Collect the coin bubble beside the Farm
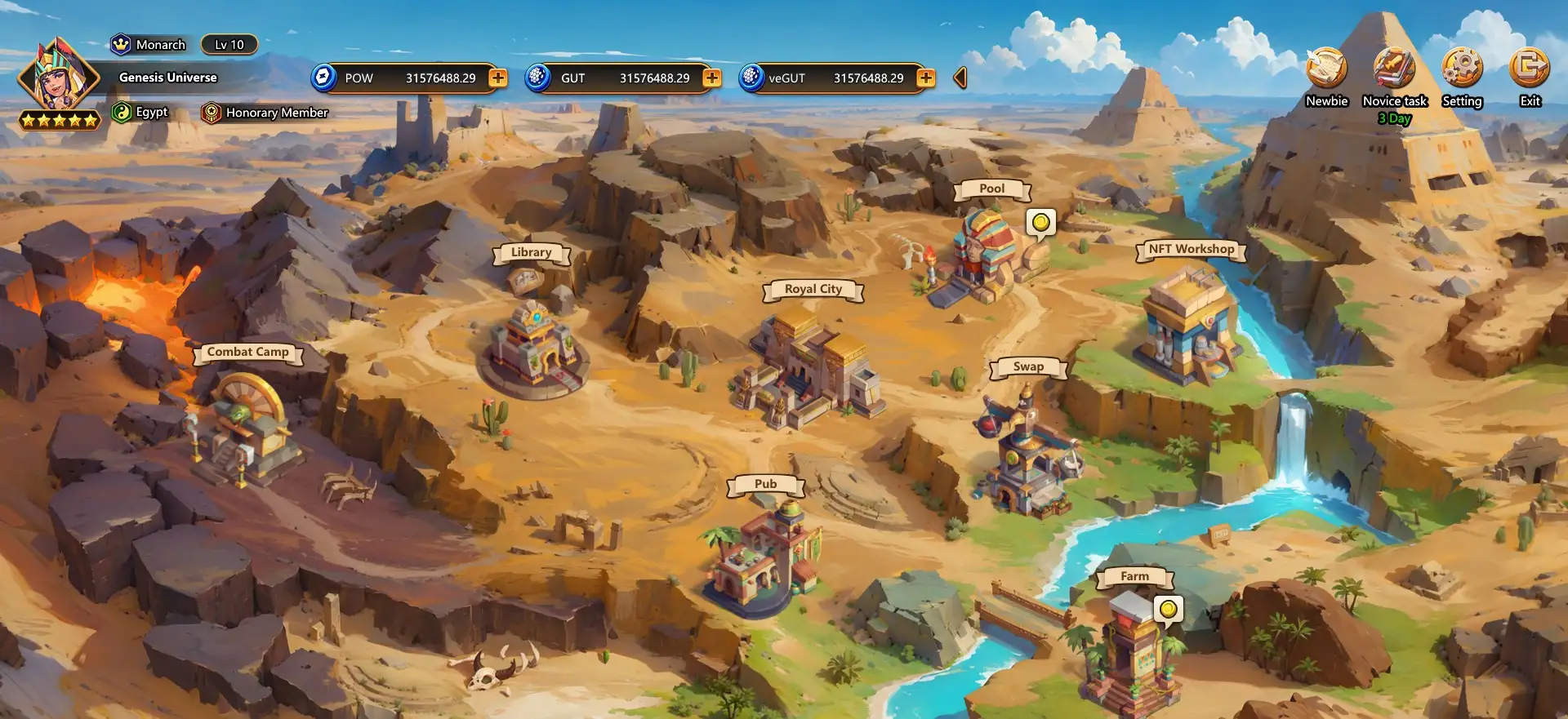The width and height of the screenshot is (1568, 719). (1169, 609)
